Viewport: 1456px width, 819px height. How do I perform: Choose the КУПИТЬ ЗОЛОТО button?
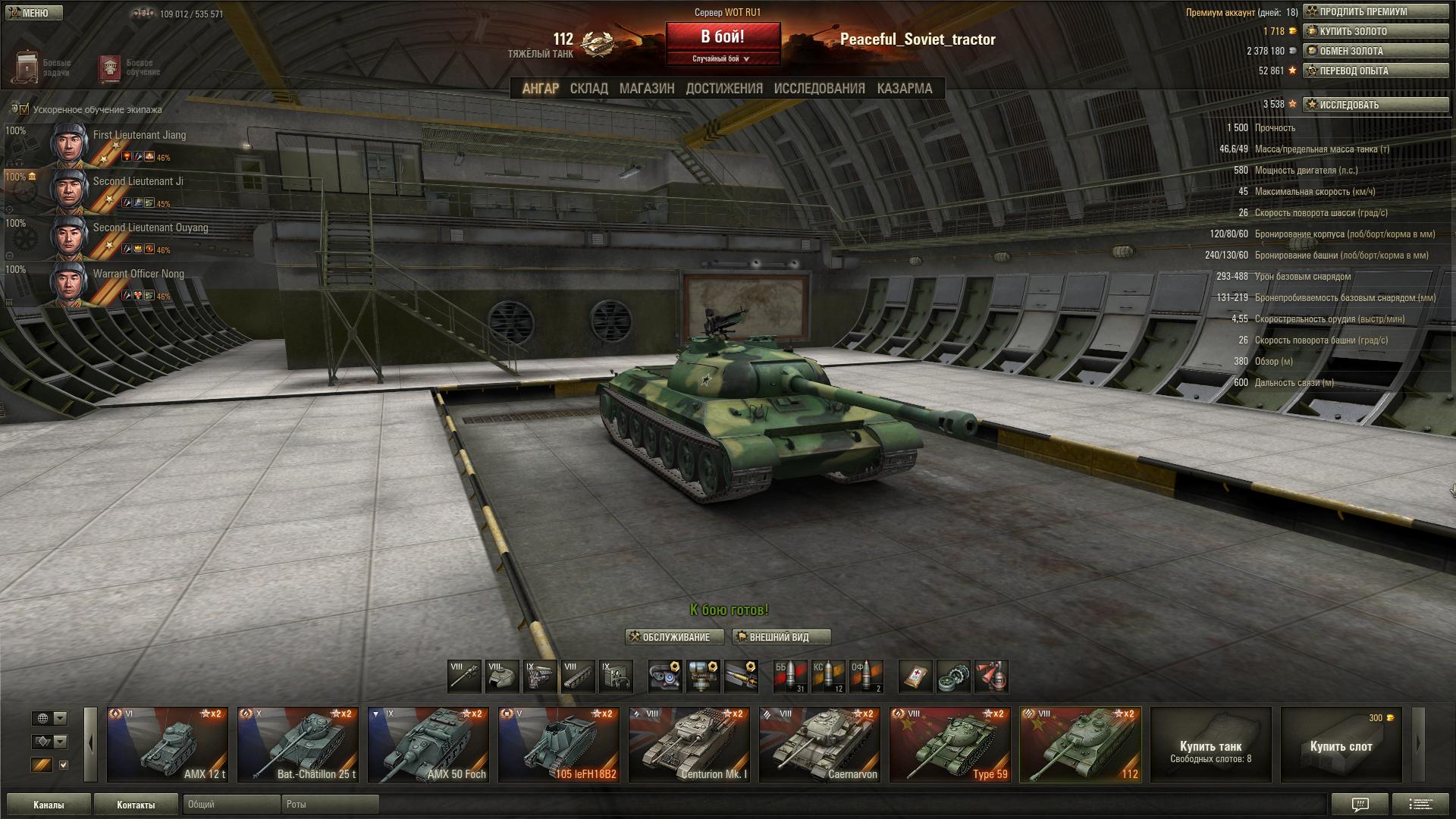pyautogui.click(x=1376, y=32)
